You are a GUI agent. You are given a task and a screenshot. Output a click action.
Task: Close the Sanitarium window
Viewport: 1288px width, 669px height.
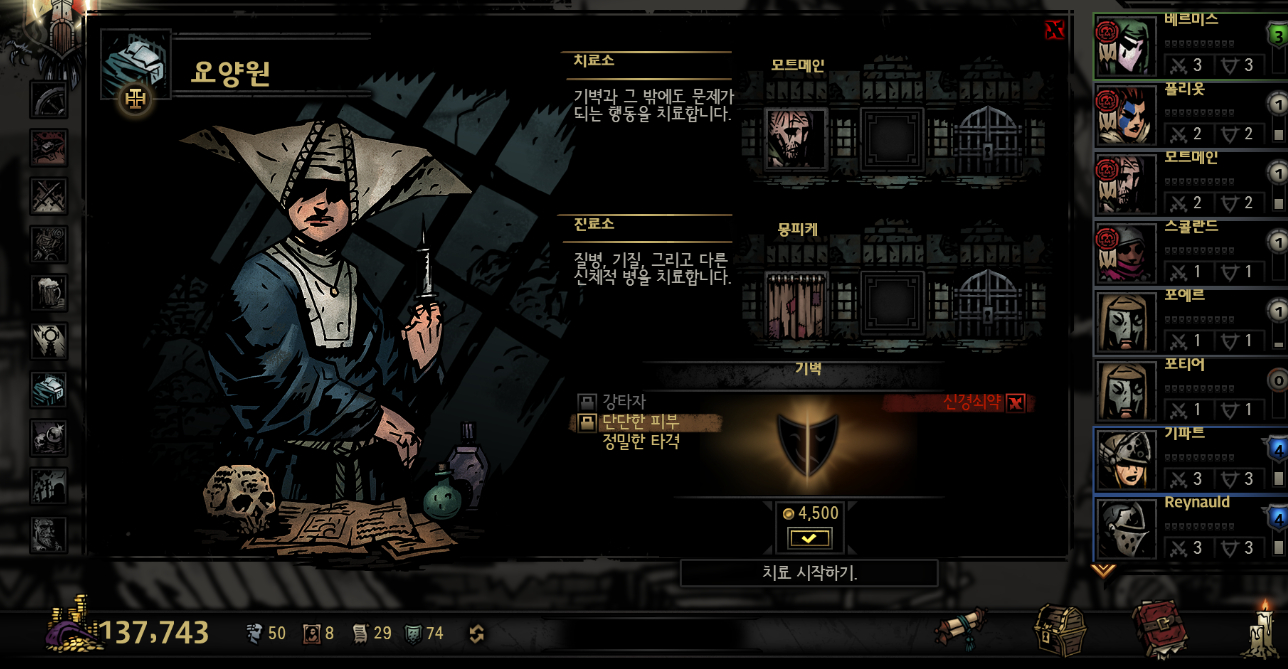click(x=1054, y=30)
